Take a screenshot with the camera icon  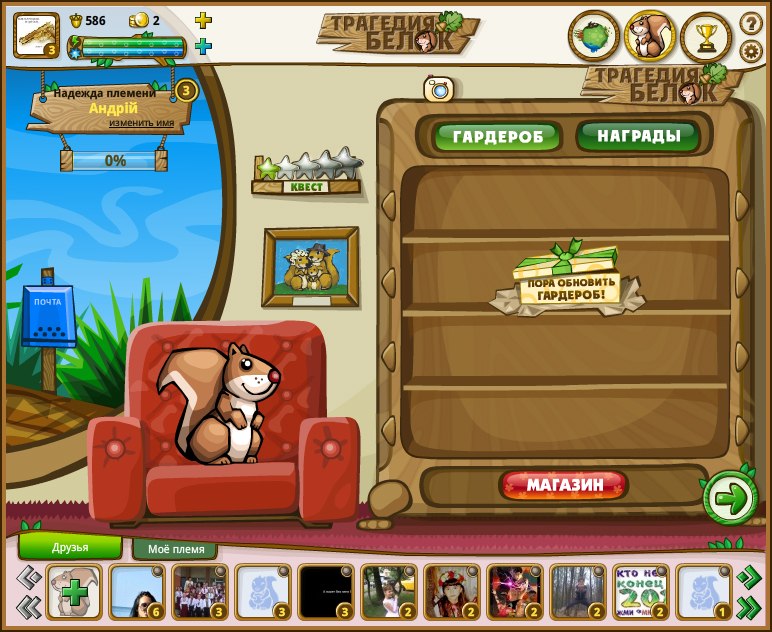point(438,89)
